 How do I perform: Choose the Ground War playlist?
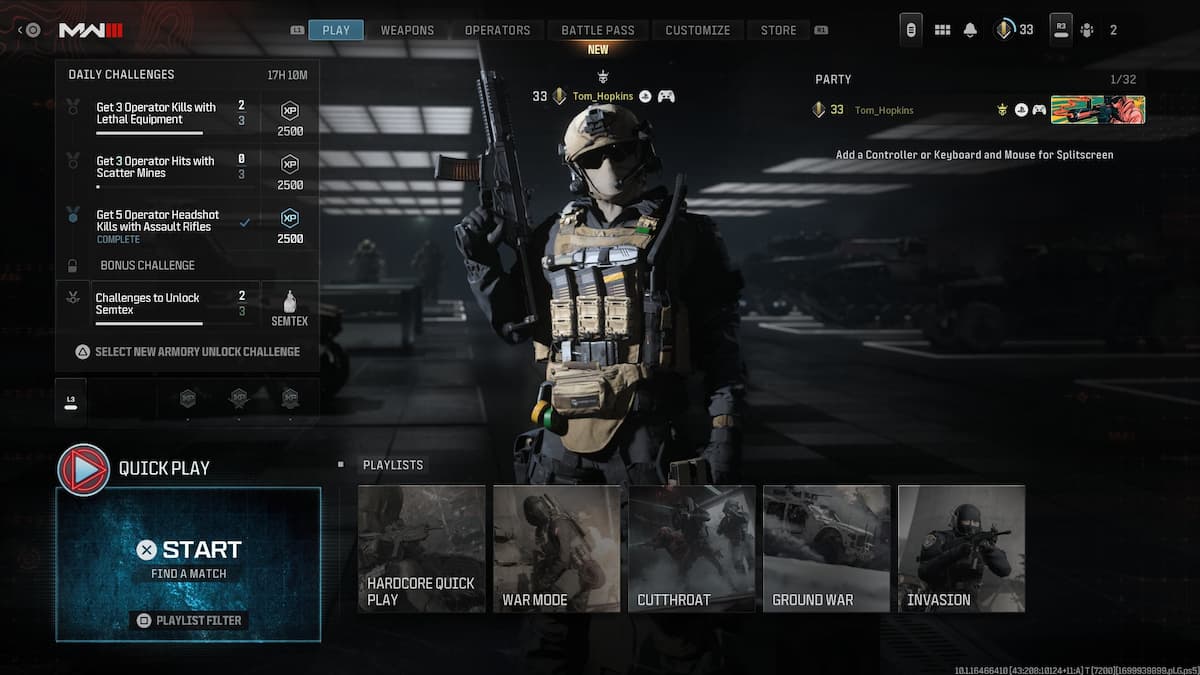[826, 548]
